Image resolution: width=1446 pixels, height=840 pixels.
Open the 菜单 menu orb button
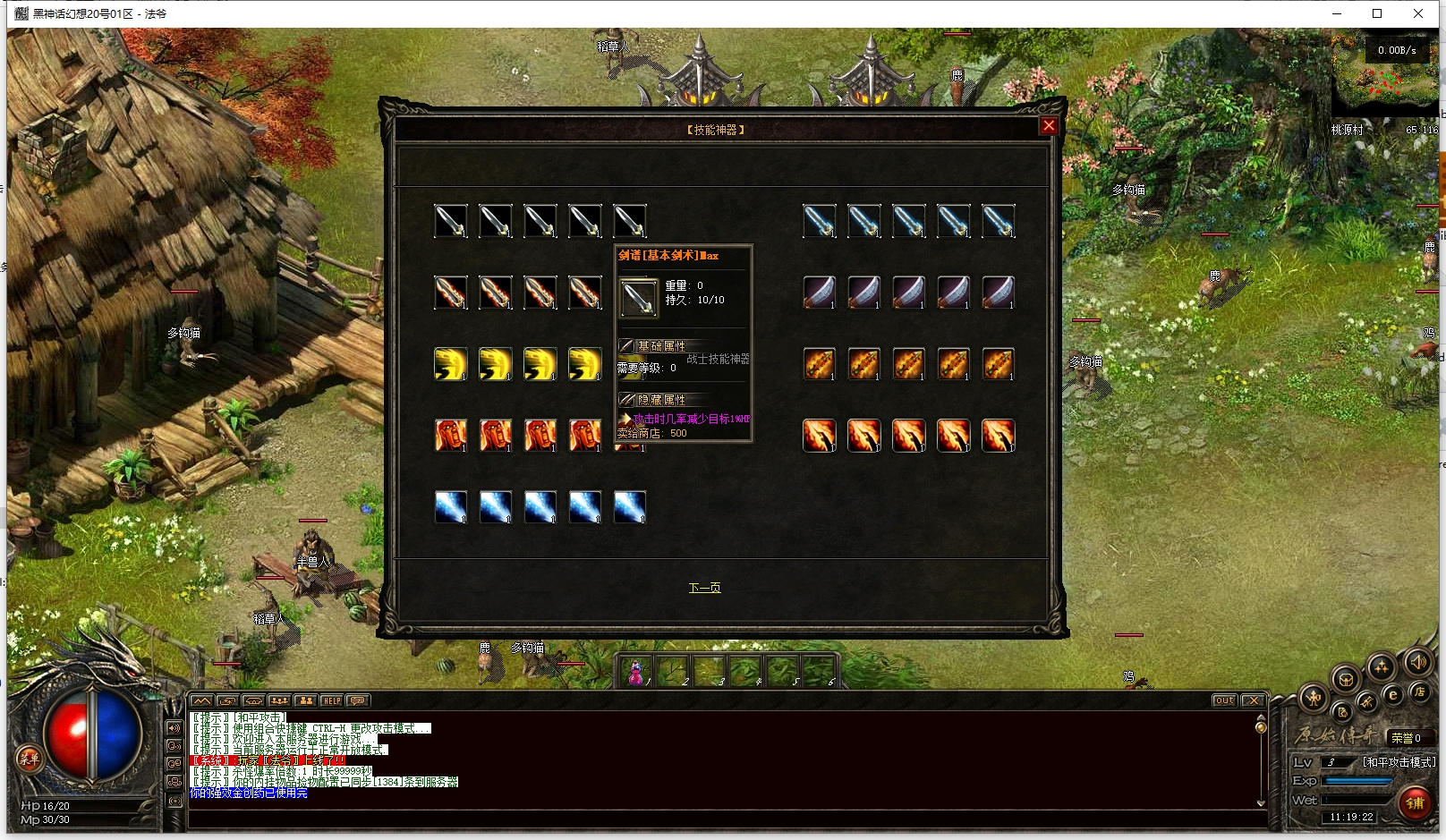click(29, 759)
